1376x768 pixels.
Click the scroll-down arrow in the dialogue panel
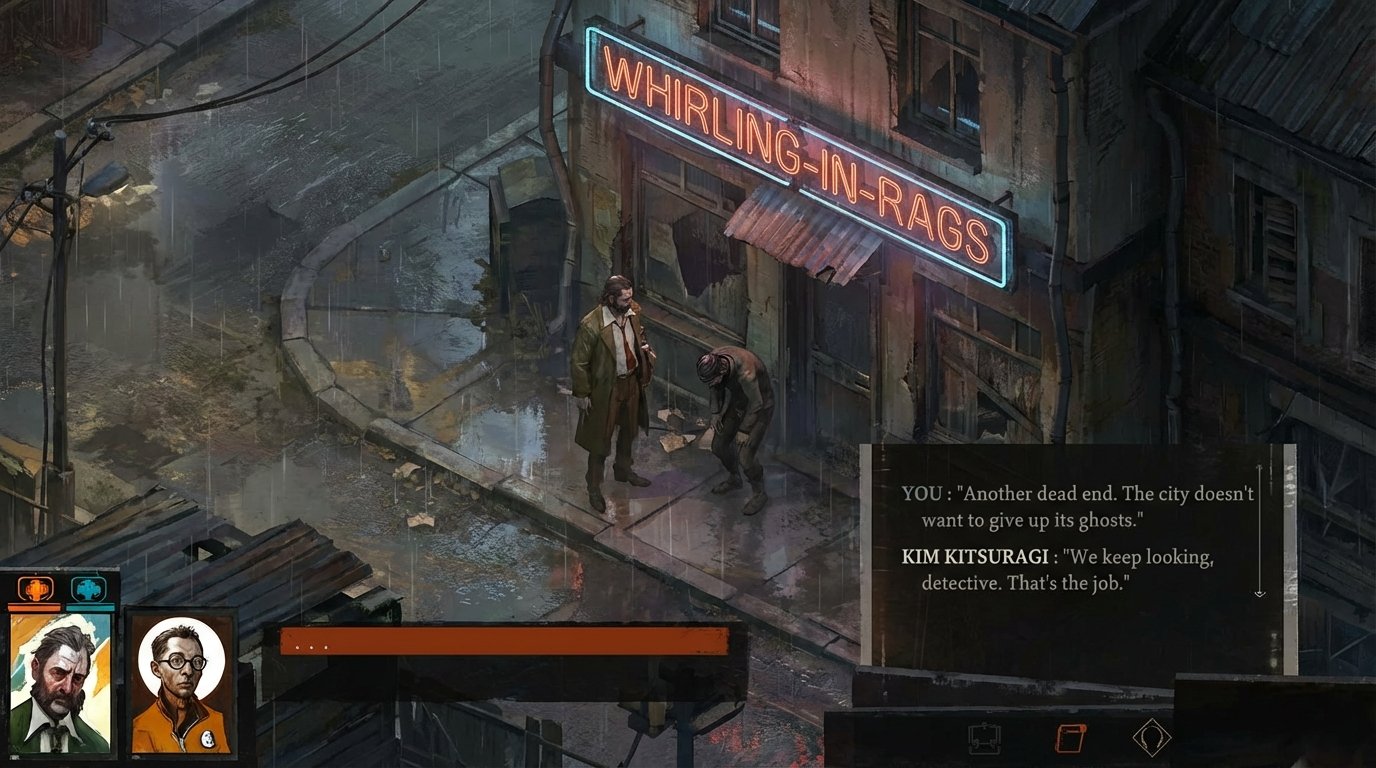tap(1258, 592)
